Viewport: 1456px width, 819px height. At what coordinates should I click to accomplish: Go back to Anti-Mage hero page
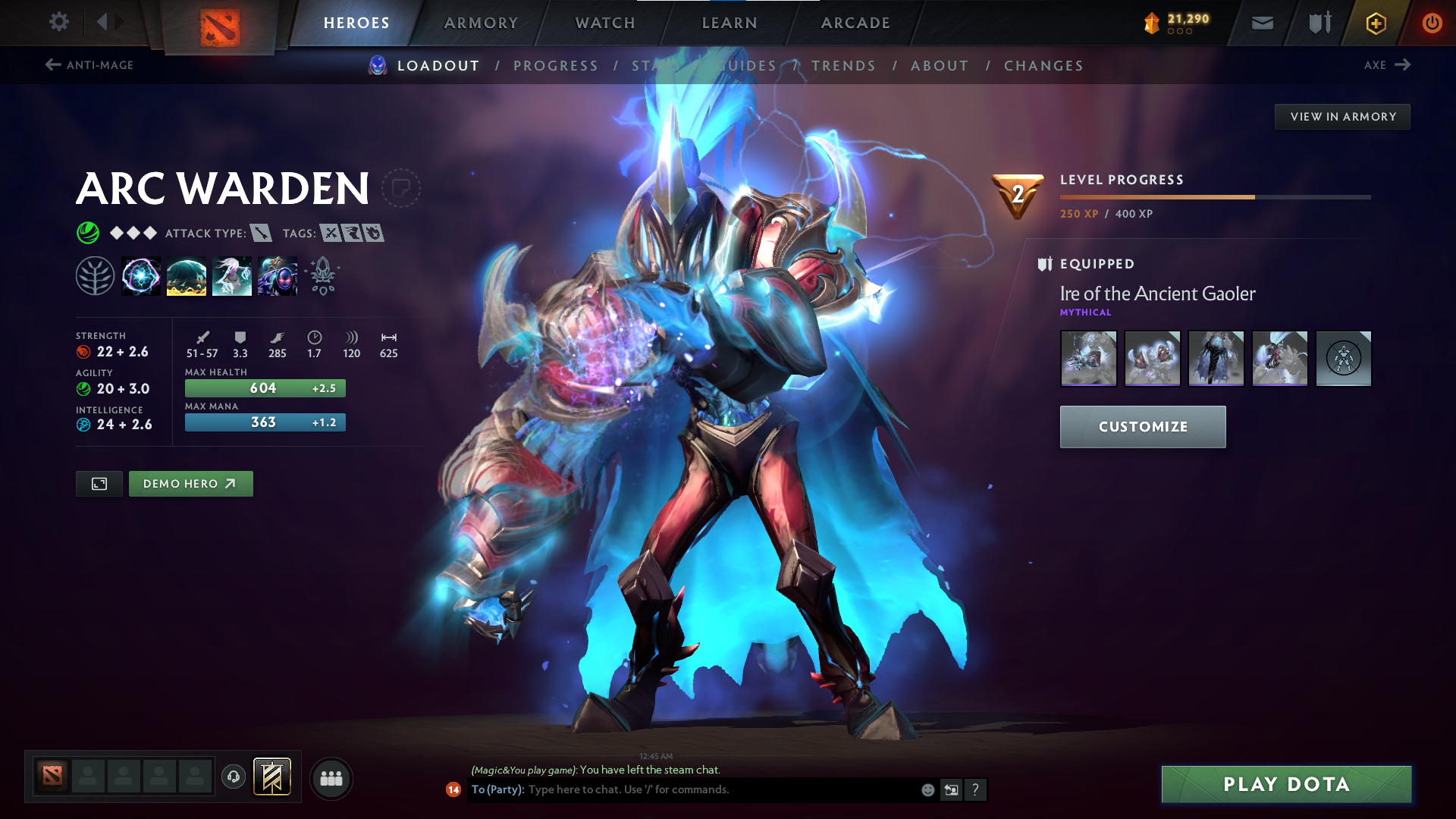(89, 65)
